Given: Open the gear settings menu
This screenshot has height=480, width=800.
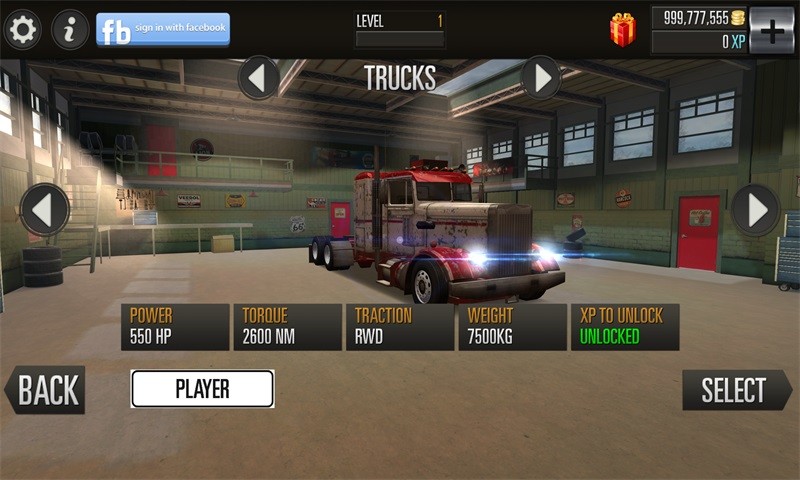Looking at the screenshot, I should [22, 30].
